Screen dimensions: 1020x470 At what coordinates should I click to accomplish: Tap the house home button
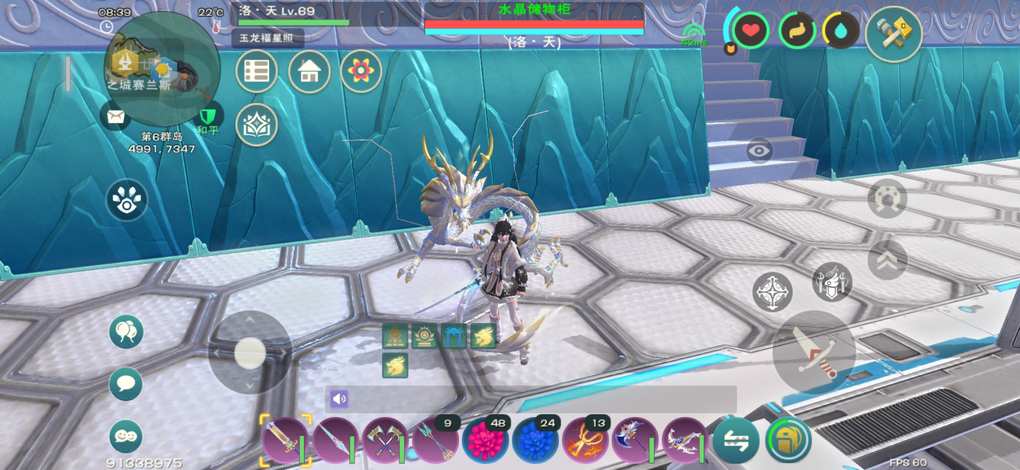coord(309,71)
